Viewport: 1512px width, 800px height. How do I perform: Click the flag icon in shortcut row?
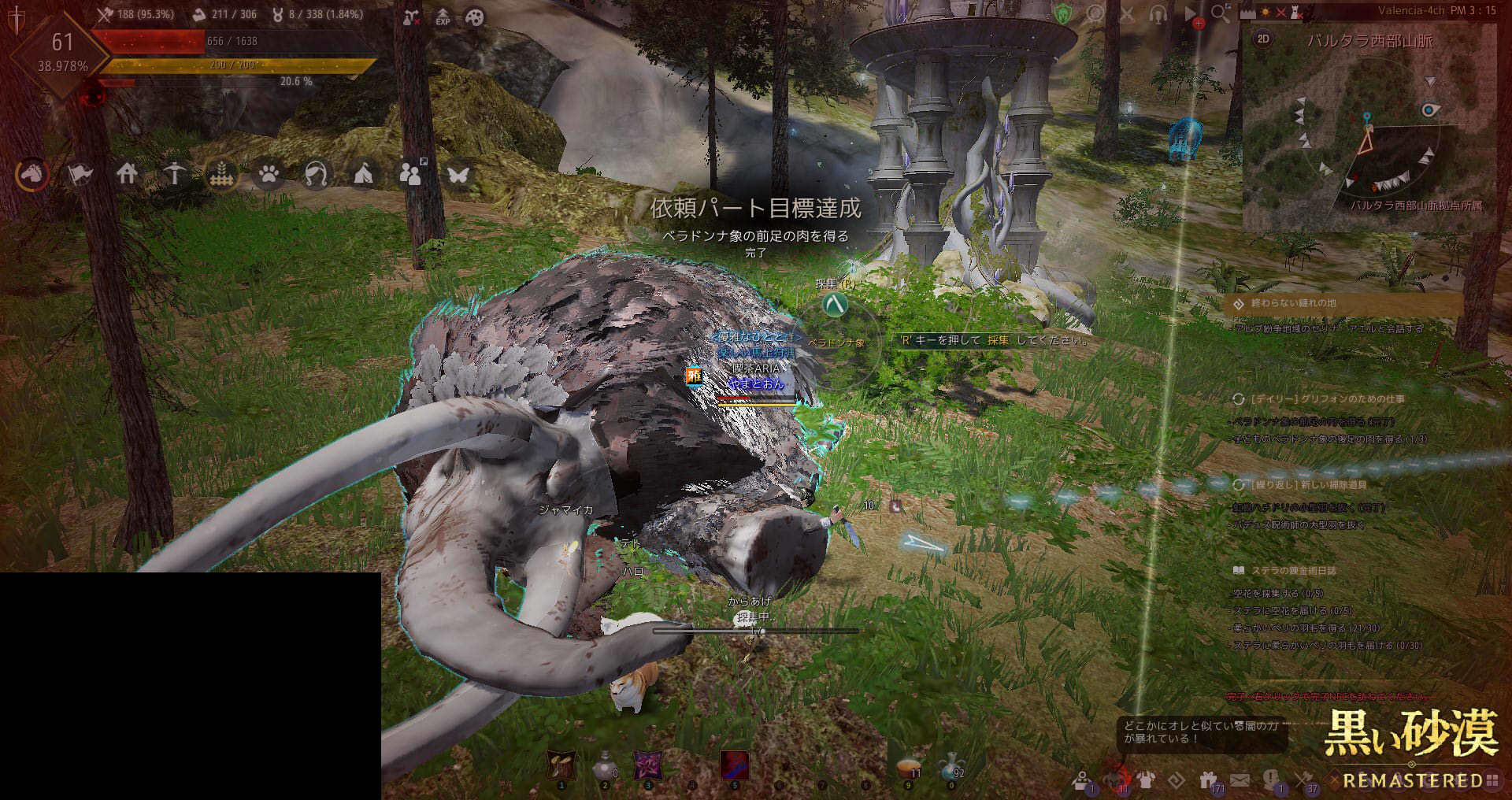point(80,173)
